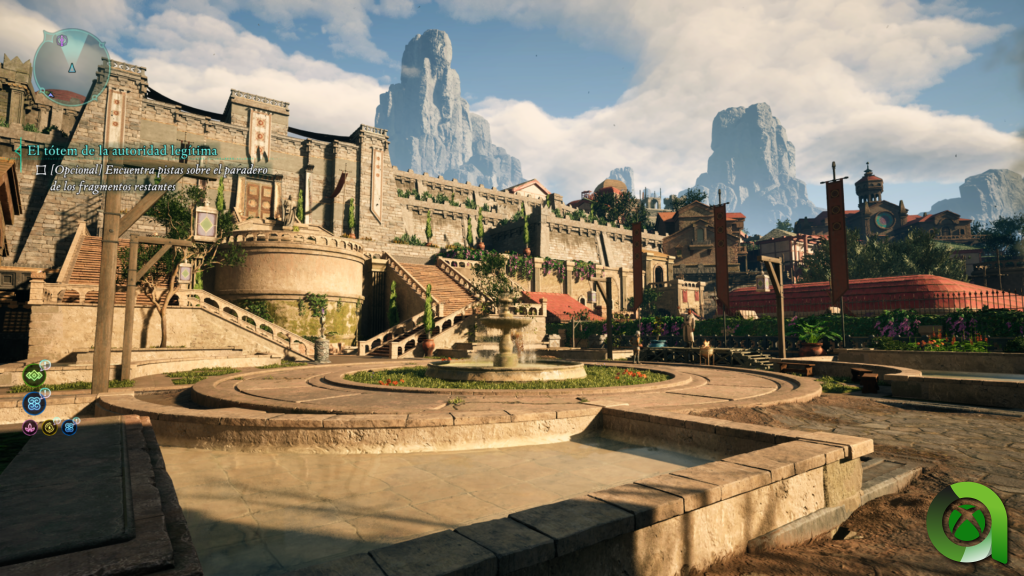Select the purple quest marker on the minimap
This screenshot has height=576, width=1024.
pos(61,41)
